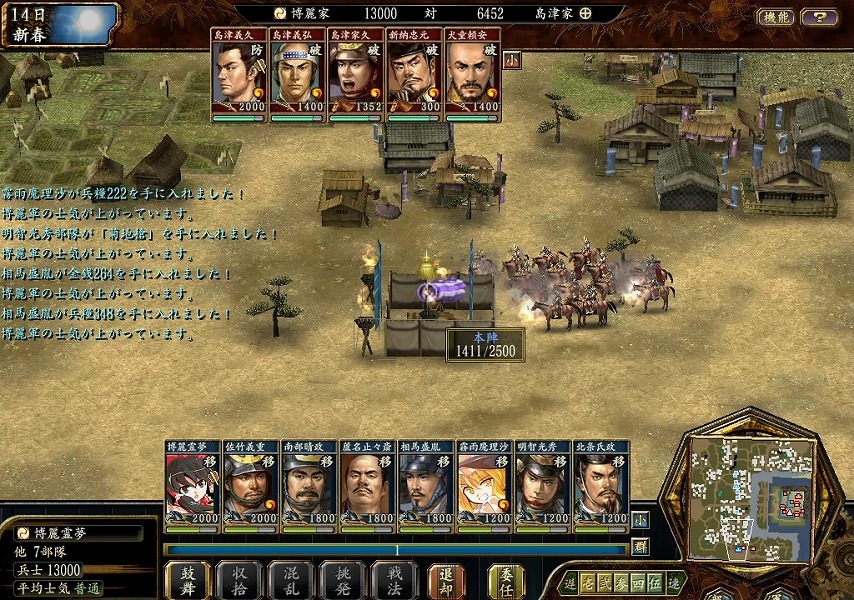Open the 機能 function menu
The height and width of the screenshot is (600, 854).
tap(776, 17)
